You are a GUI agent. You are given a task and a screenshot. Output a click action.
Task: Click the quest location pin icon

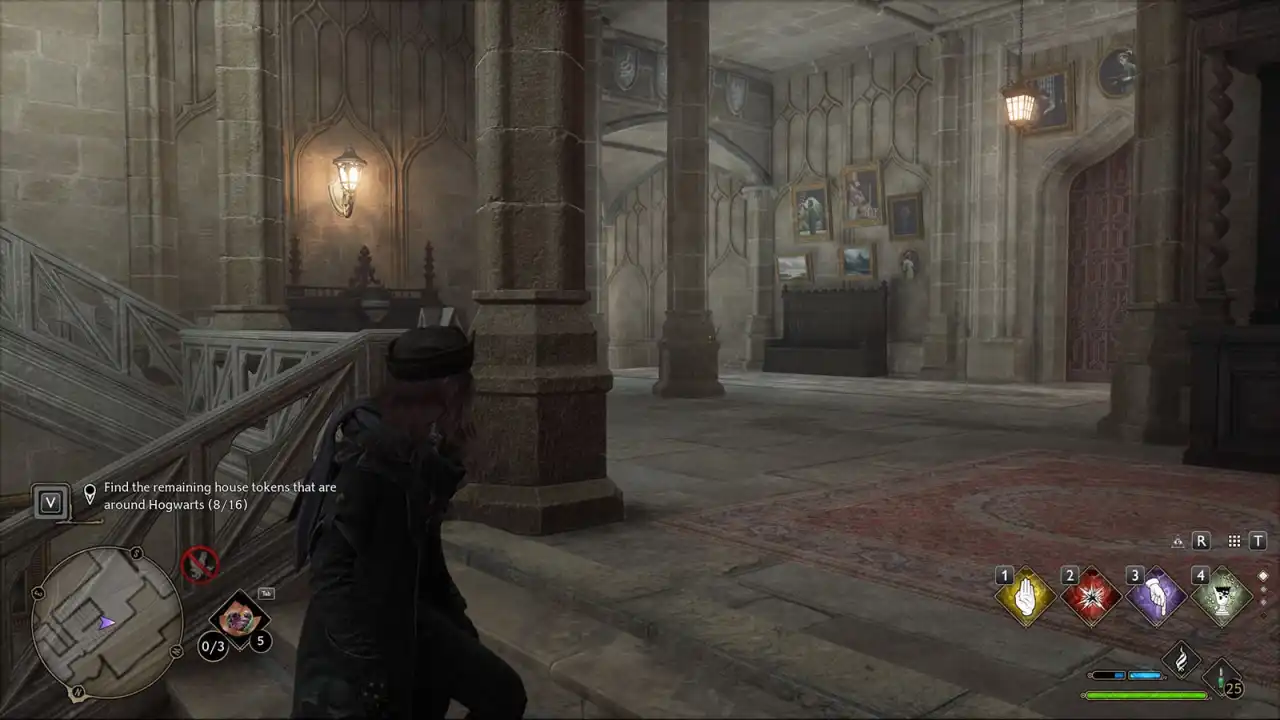click(90, 489)
